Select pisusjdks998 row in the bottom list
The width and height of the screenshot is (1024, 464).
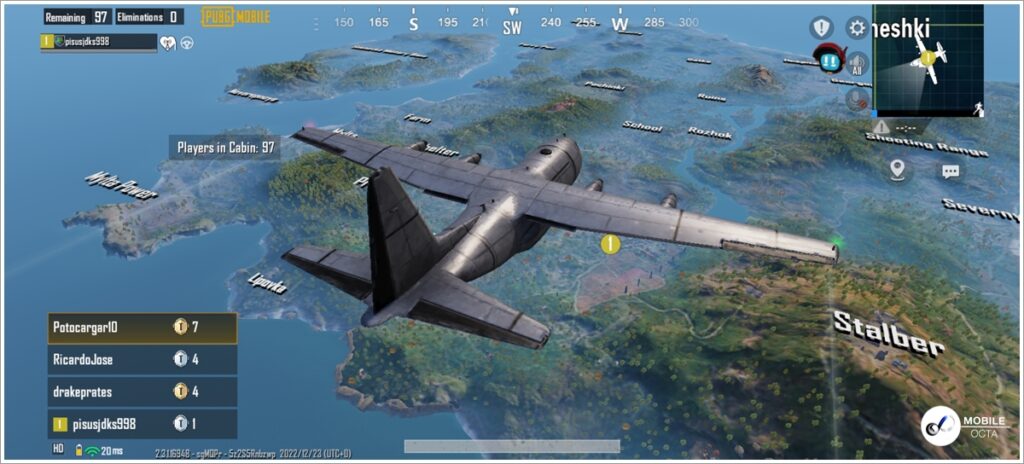142,423
